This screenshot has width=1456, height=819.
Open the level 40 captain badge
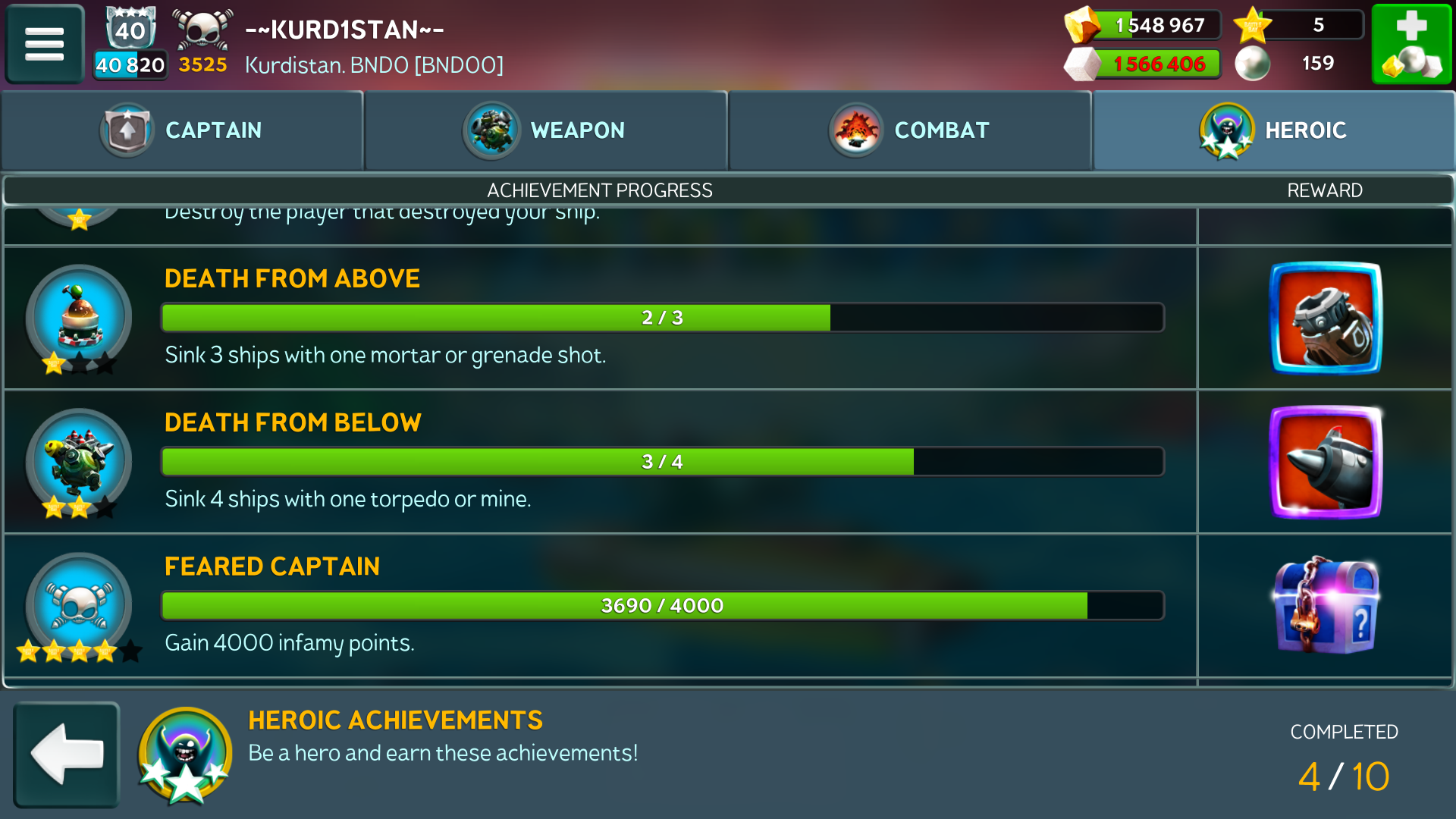(130, 30)
